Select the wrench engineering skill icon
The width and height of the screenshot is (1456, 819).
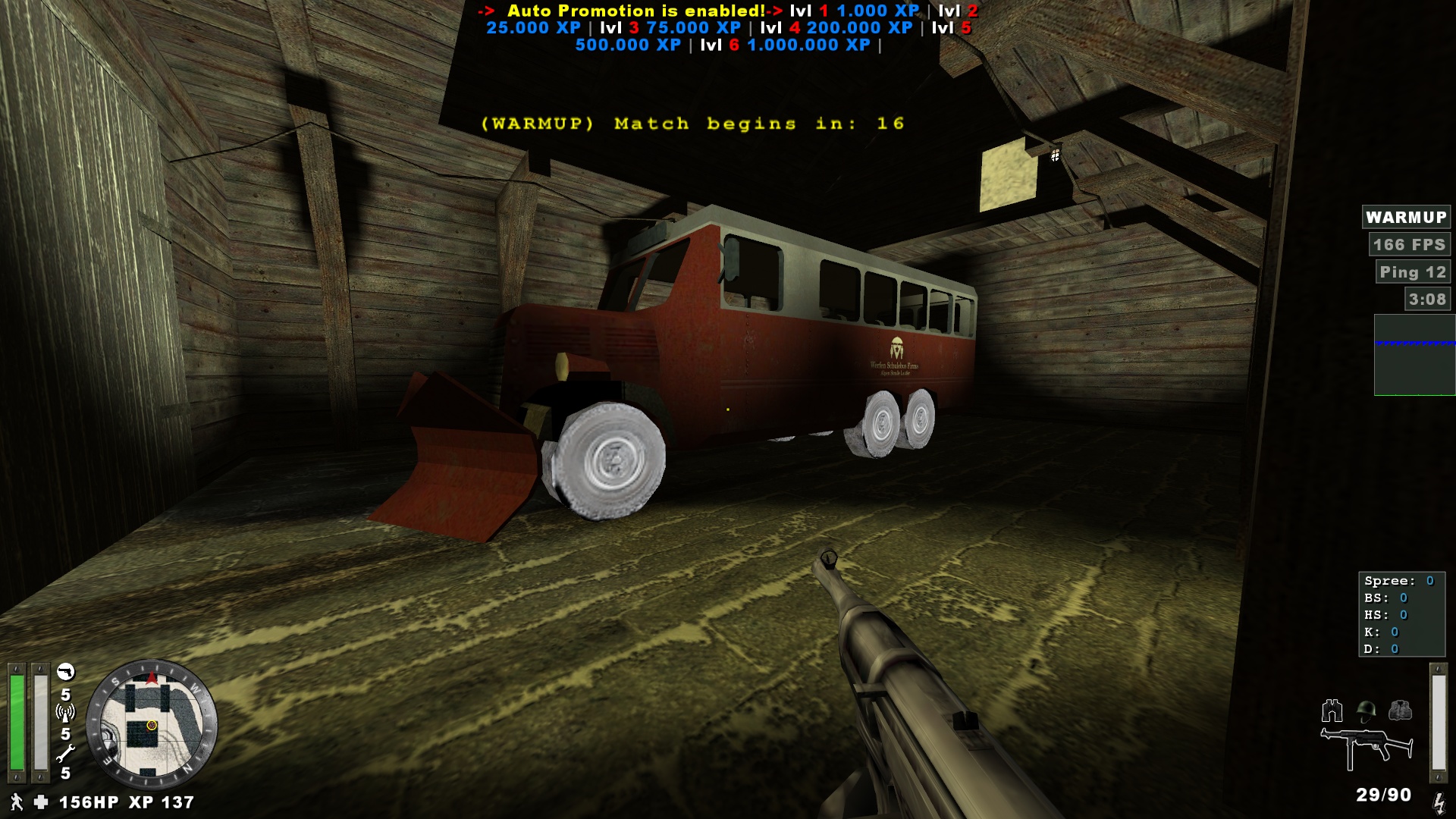66,752
